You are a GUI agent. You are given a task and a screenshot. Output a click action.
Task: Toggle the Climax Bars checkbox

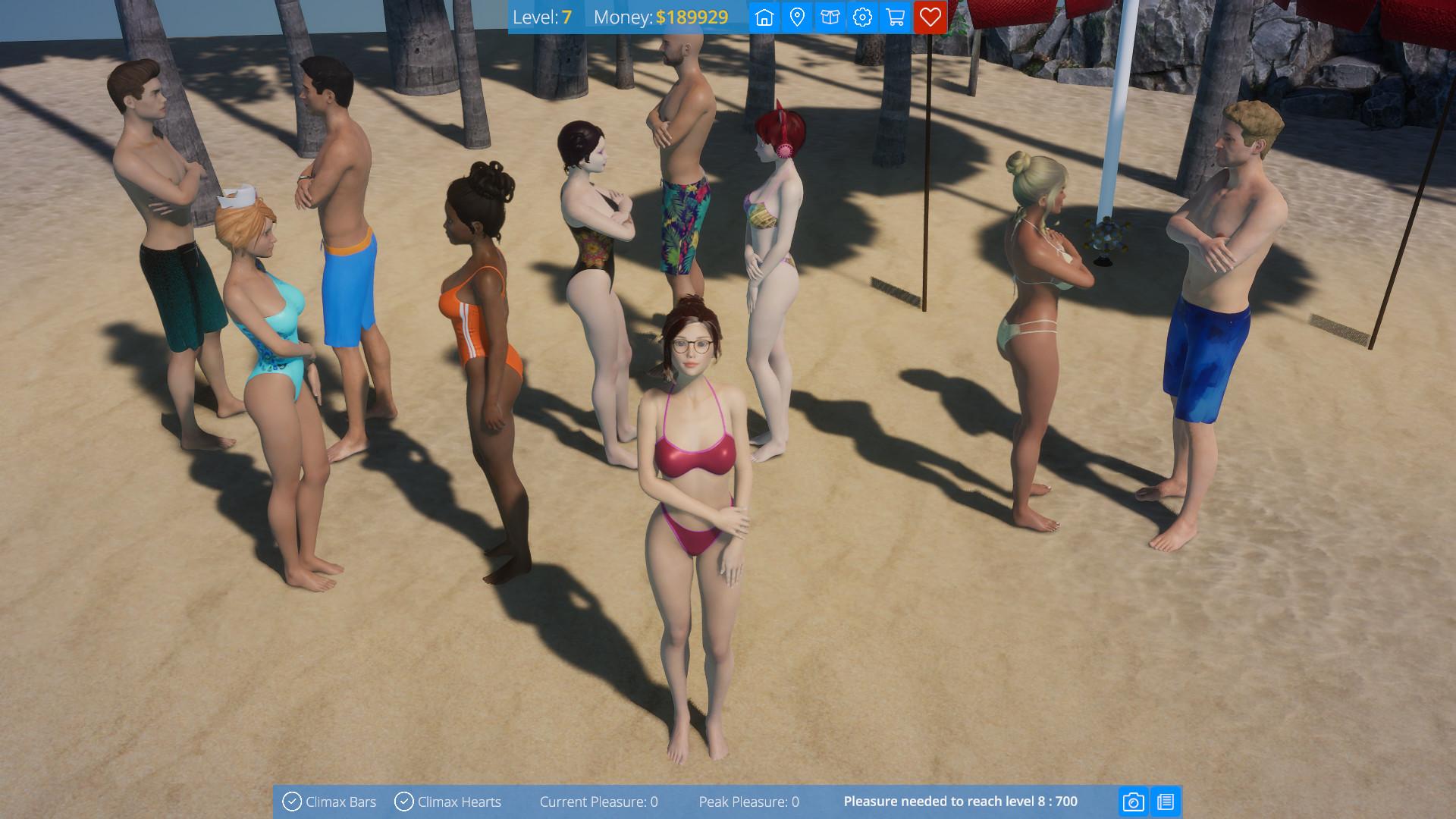pos(292,802)
